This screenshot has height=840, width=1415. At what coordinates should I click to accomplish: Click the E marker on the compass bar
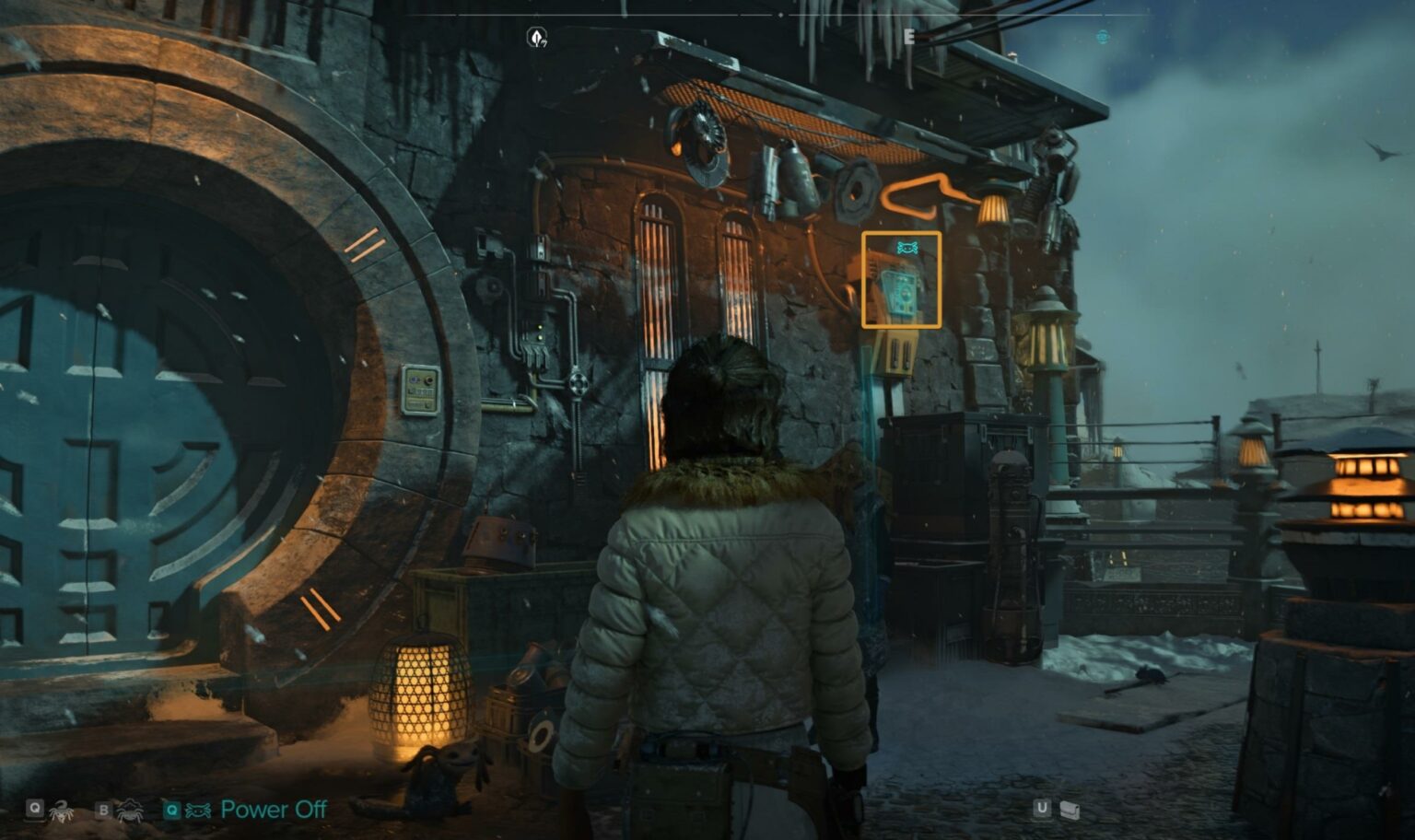point(907,37)
